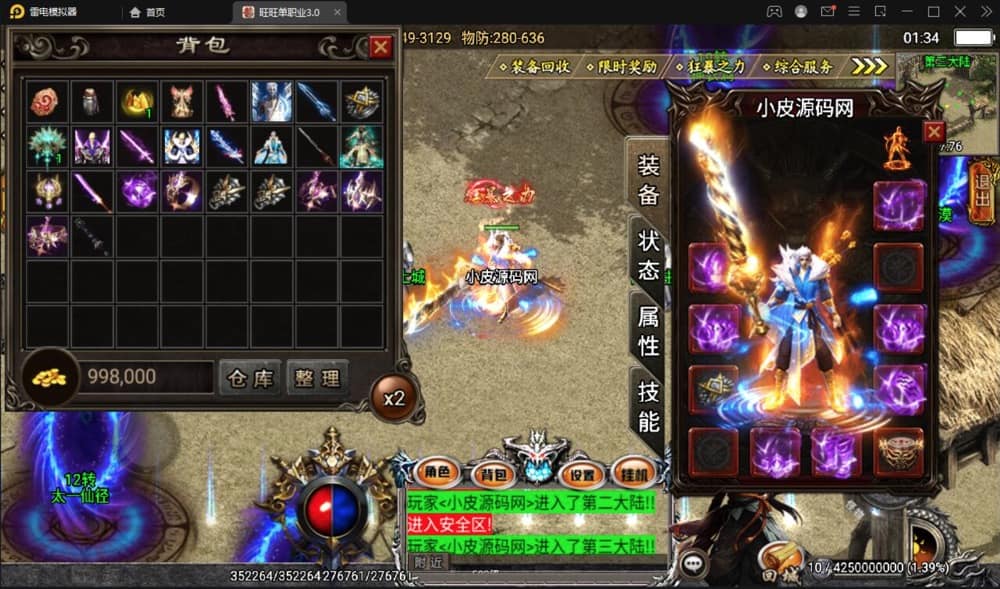Open the 仓库 warehouse
Viewport: 1000px width, 589px height.
tap(249, 378)
